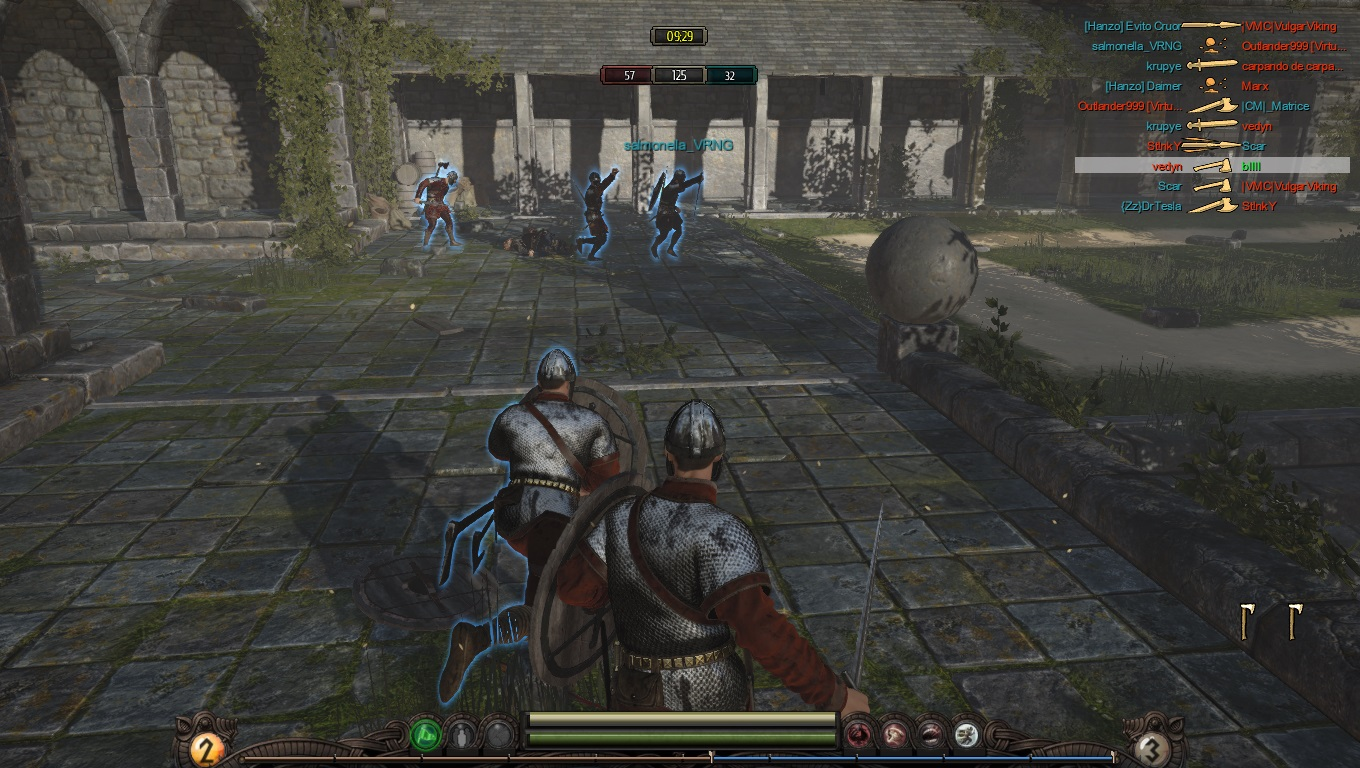
Task: Click the white ability icon
Action: (965, 736)
